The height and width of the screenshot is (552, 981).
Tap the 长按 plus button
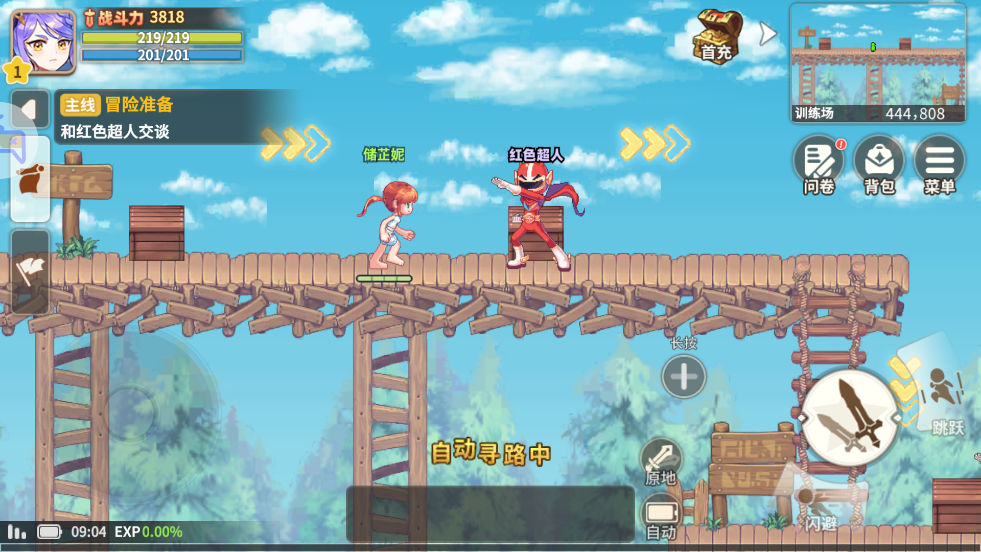click(x=684, y=377)
